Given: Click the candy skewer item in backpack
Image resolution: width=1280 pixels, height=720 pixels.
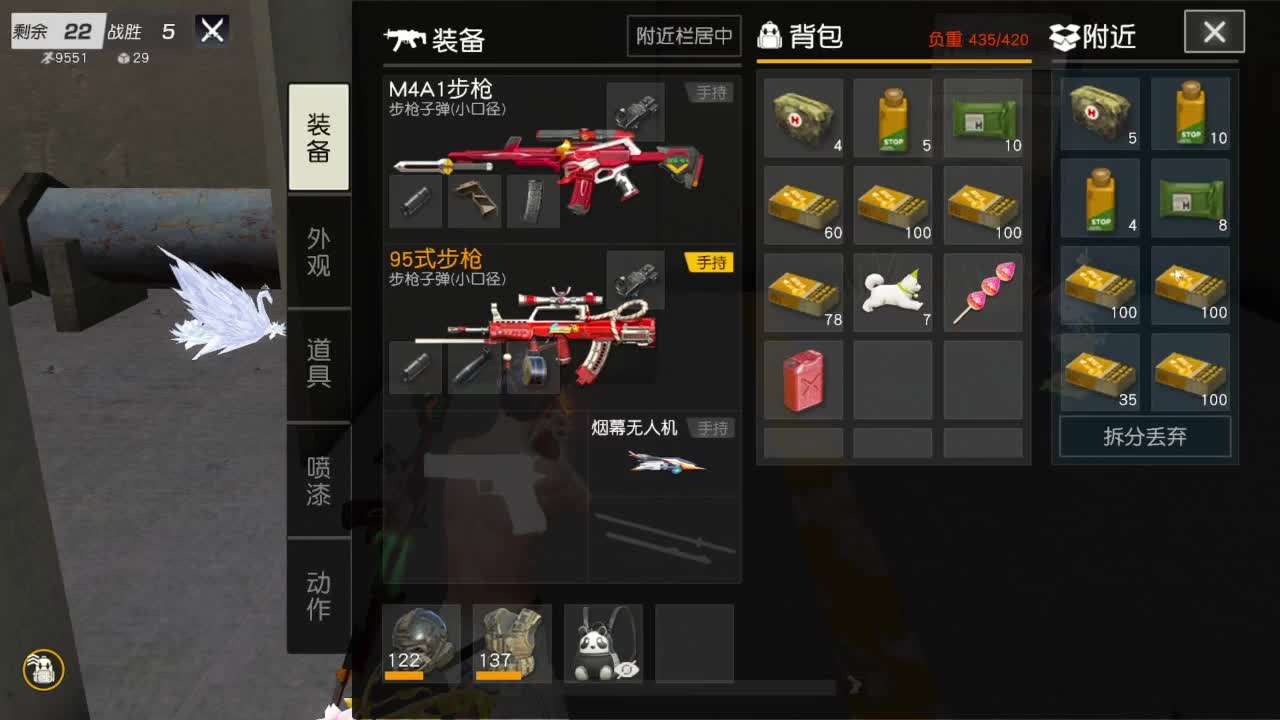Looking at the screenshot, I should (983, 292).
